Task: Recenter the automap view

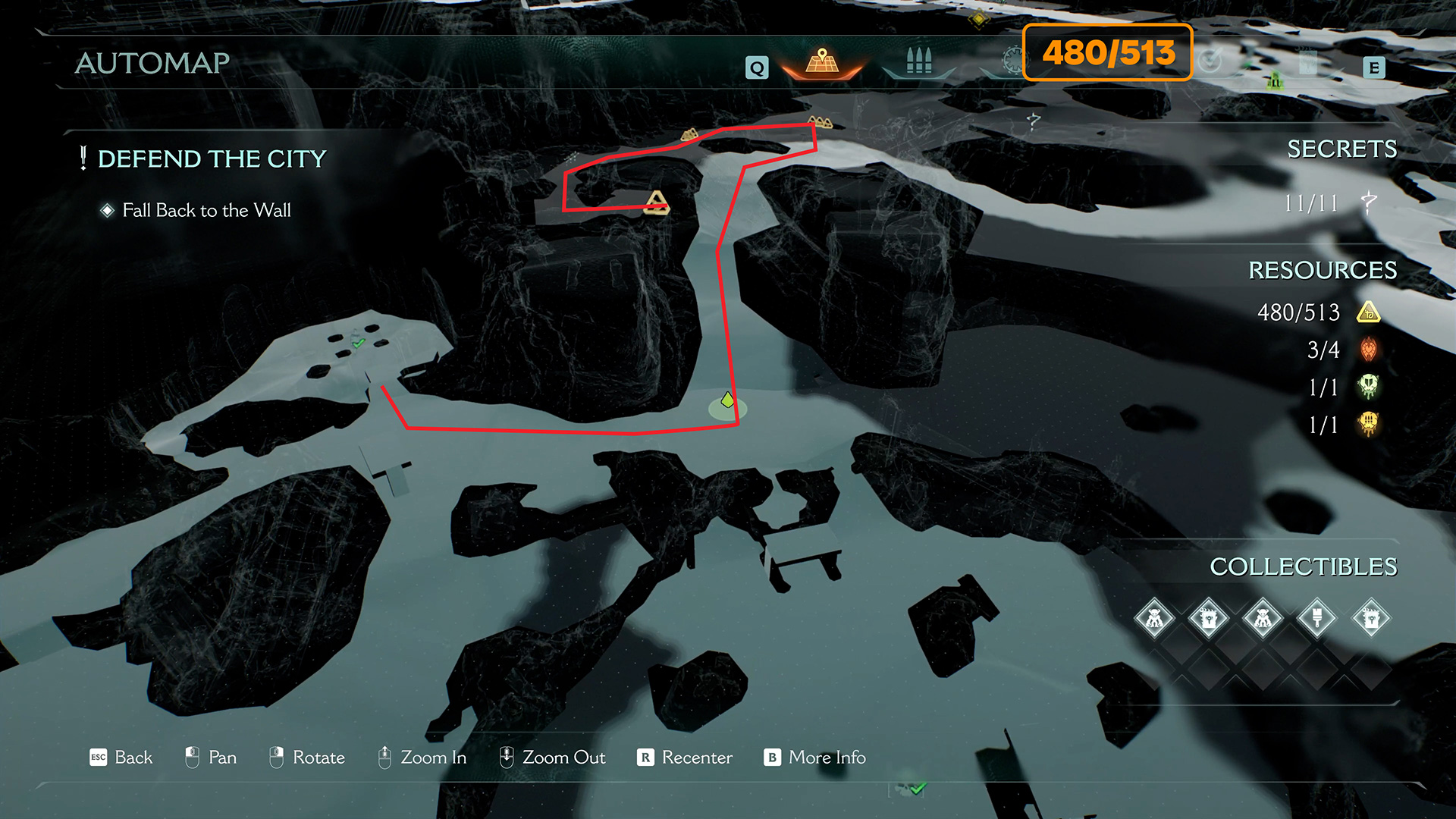Action: coord(685,758)
